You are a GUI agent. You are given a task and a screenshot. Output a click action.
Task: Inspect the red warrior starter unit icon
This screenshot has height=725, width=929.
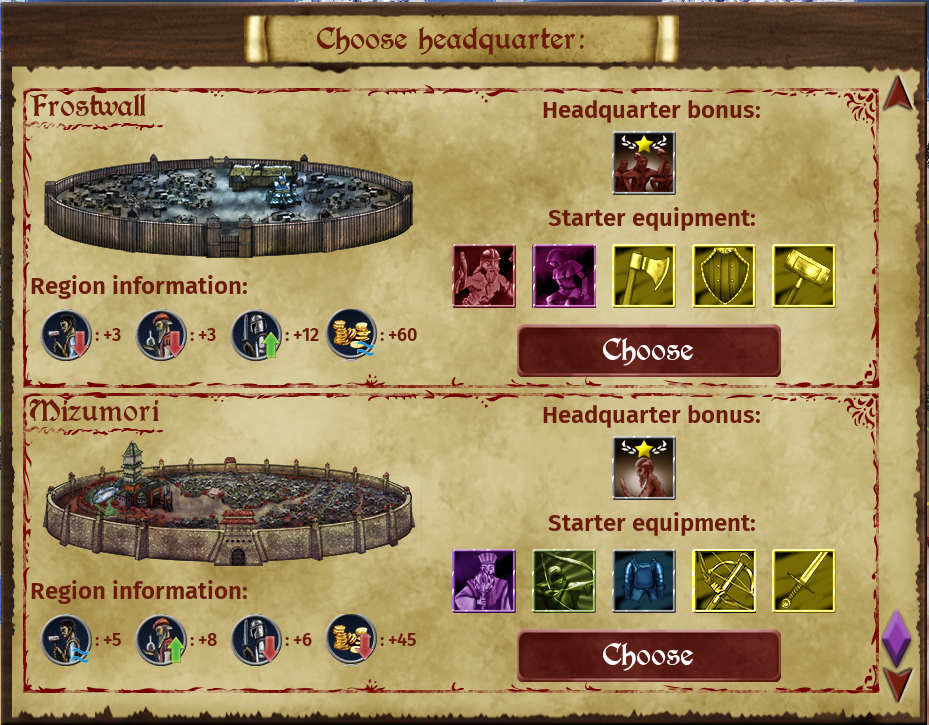484,276
